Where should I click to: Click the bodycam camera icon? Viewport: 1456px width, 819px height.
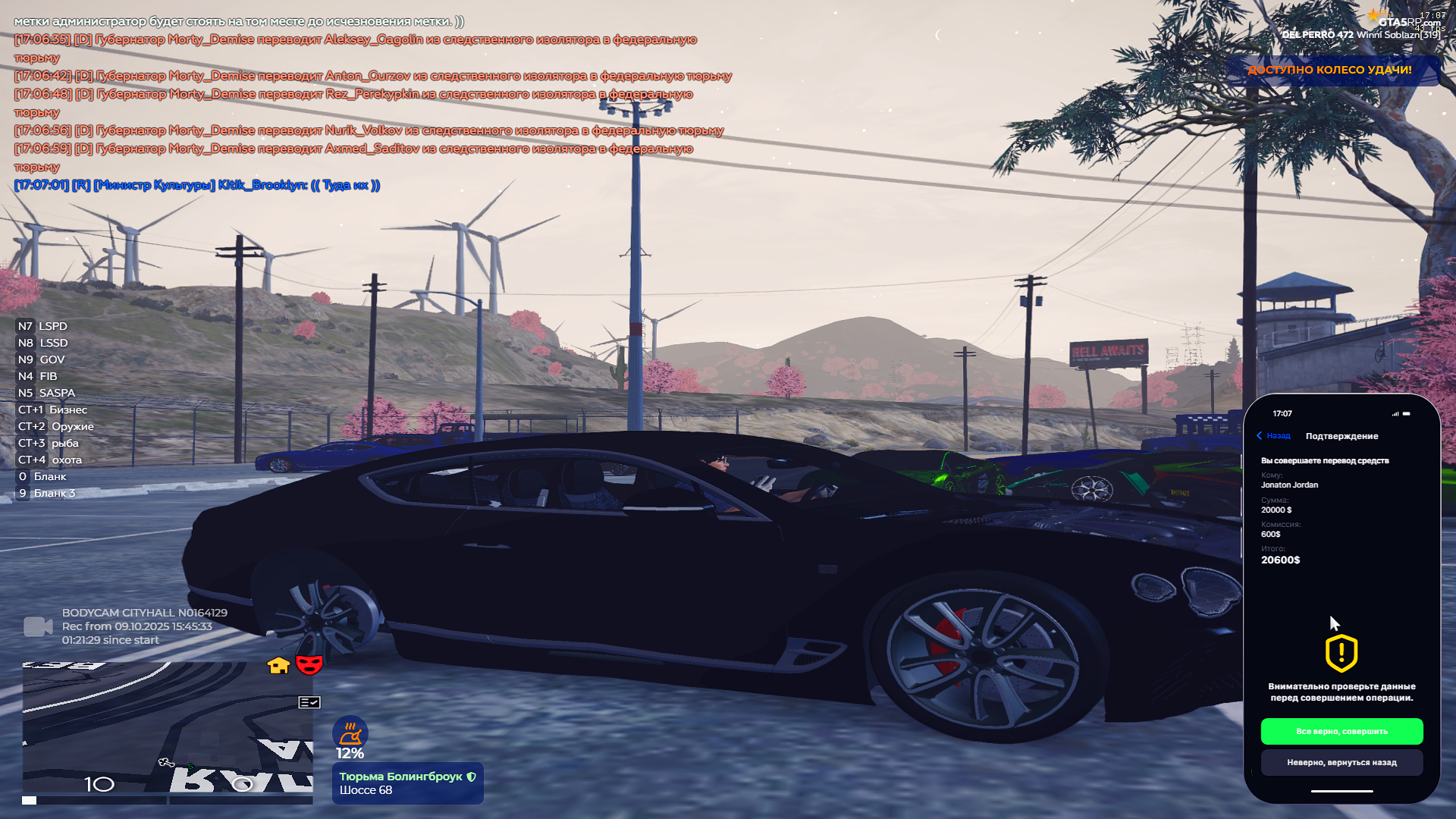tap(38, 626)
